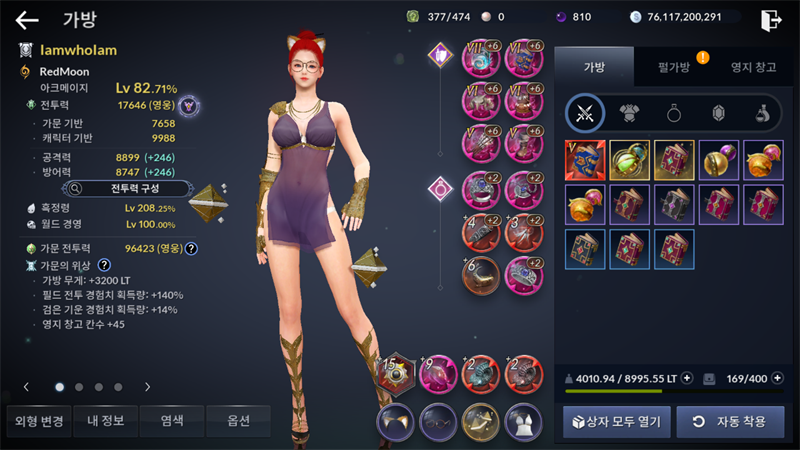Screen dimensions: 800x450
Task: Click the 상자 모두 열기 button
Action: (x=615, y=422)
